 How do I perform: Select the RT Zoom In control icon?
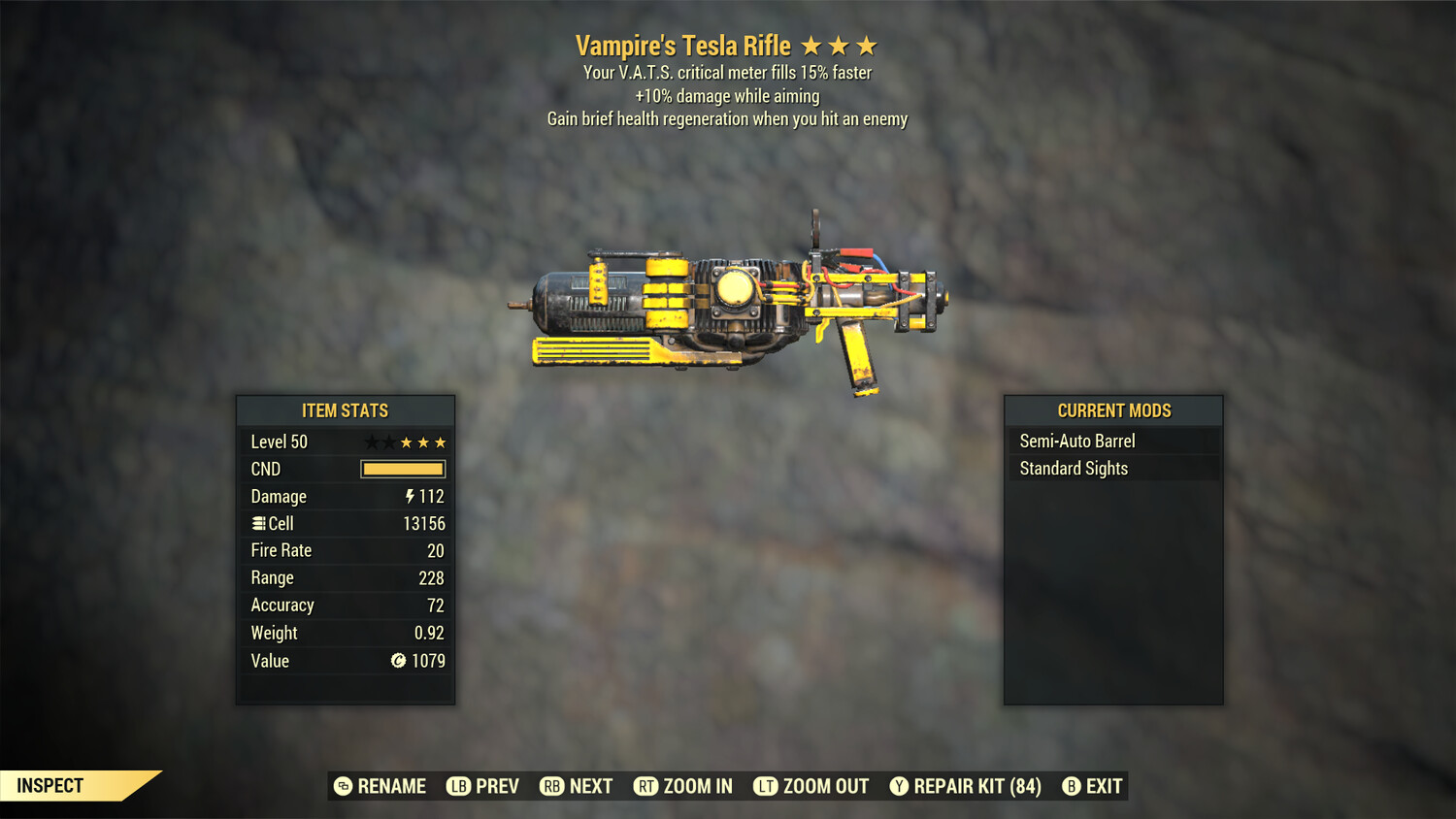click(645, 786)
